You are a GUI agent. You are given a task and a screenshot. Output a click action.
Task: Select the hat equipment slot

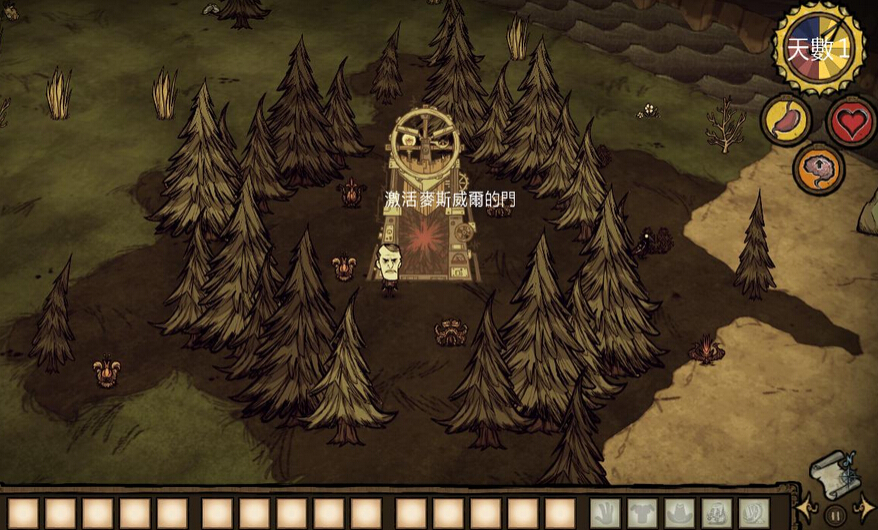(679, 513)
